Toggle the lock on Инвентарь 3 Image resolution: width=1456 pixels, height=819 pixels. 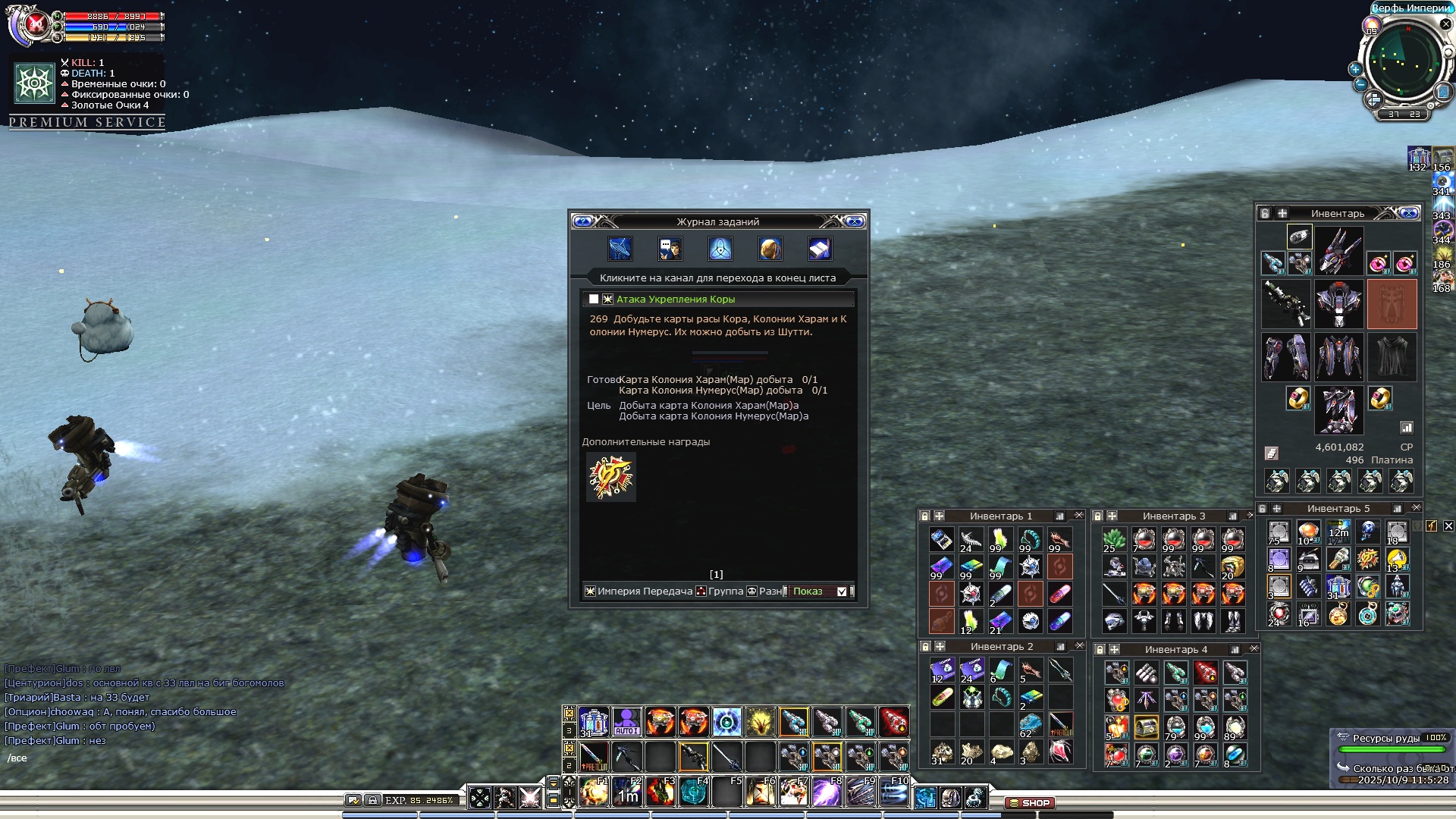tap(1098, 516)
